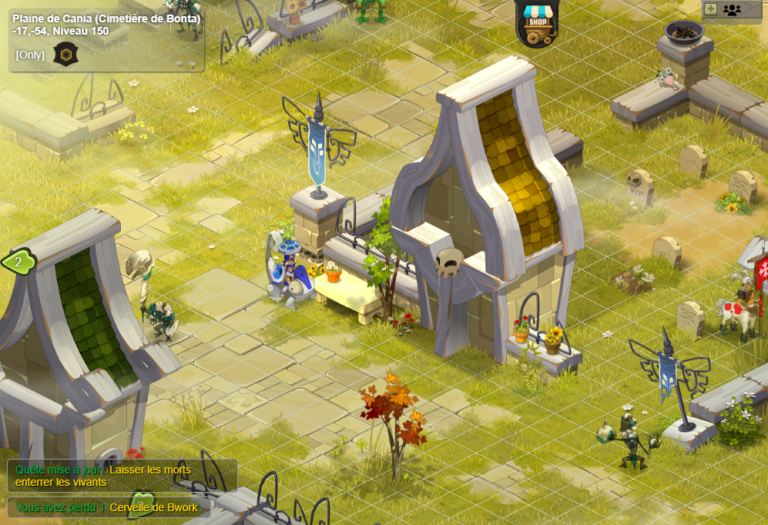Click the hexagon icon beside [Only]
Screen dimensions: 768x525
coord(64,54)
